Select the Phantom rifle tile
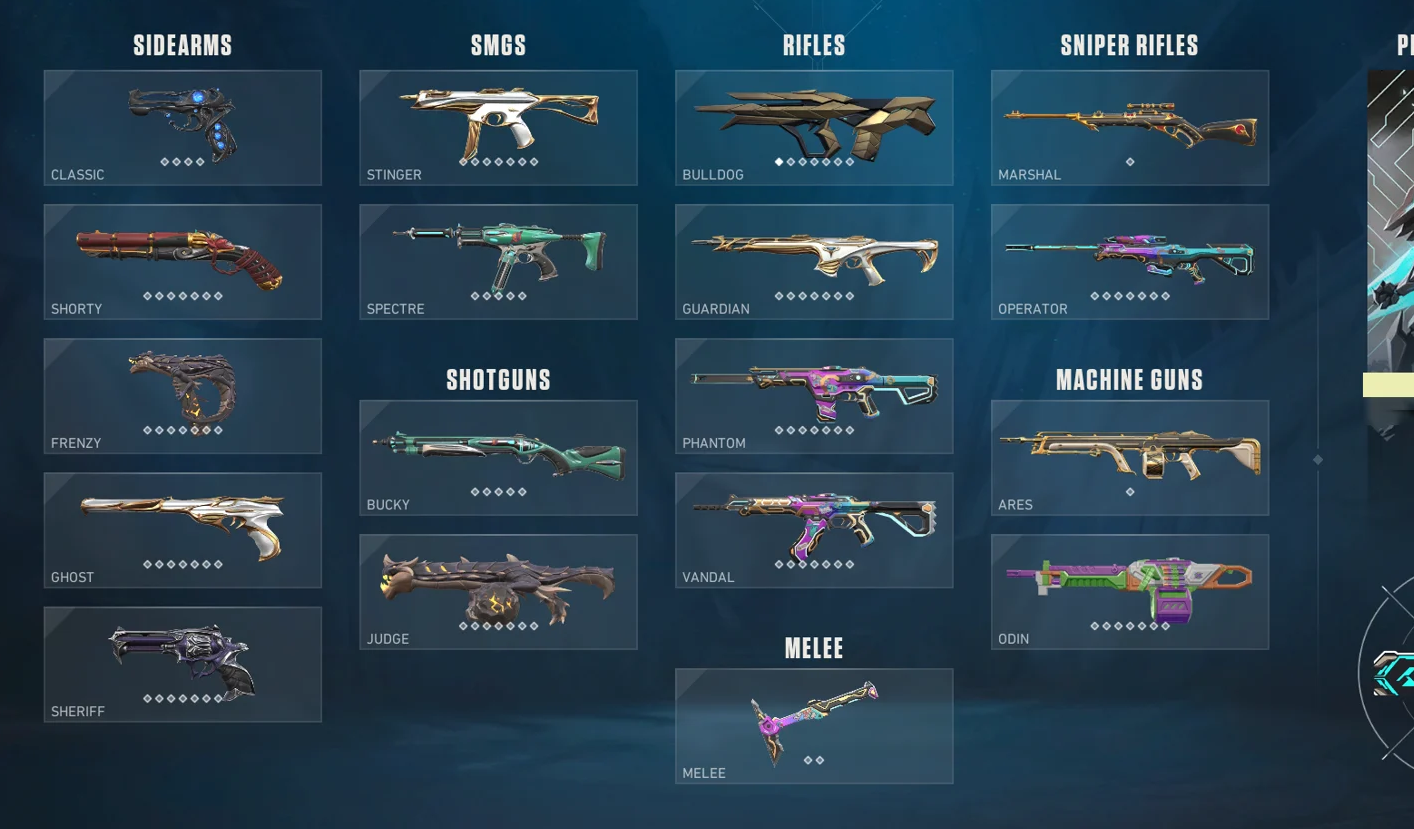Screen dimensions: 1414x829 [x=814, y=395]
